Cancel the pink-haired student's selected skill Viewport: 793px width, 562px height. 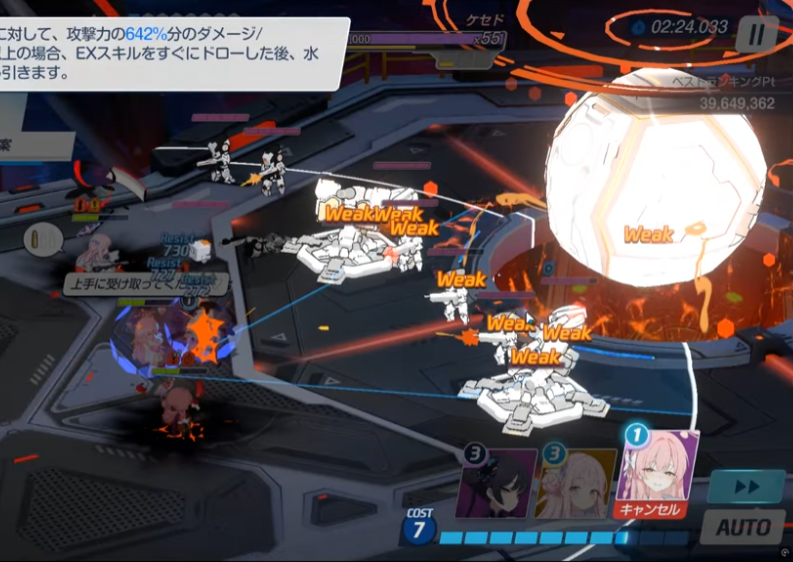click(650, 510)
